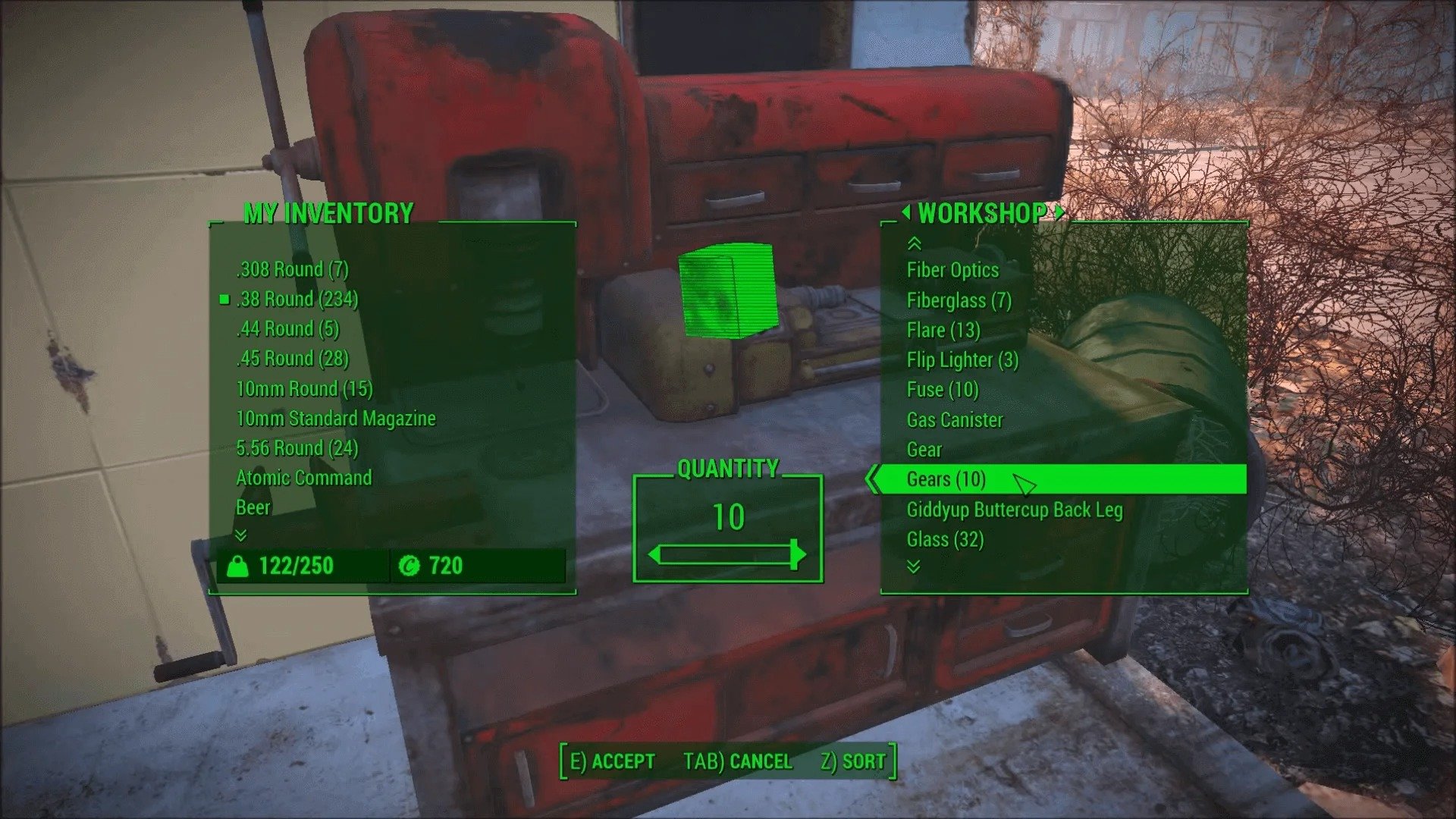Choose 10mm Standard Magazine
Image resolution: width=1456 pixels, height=819 pixels.
coord(336,418)
